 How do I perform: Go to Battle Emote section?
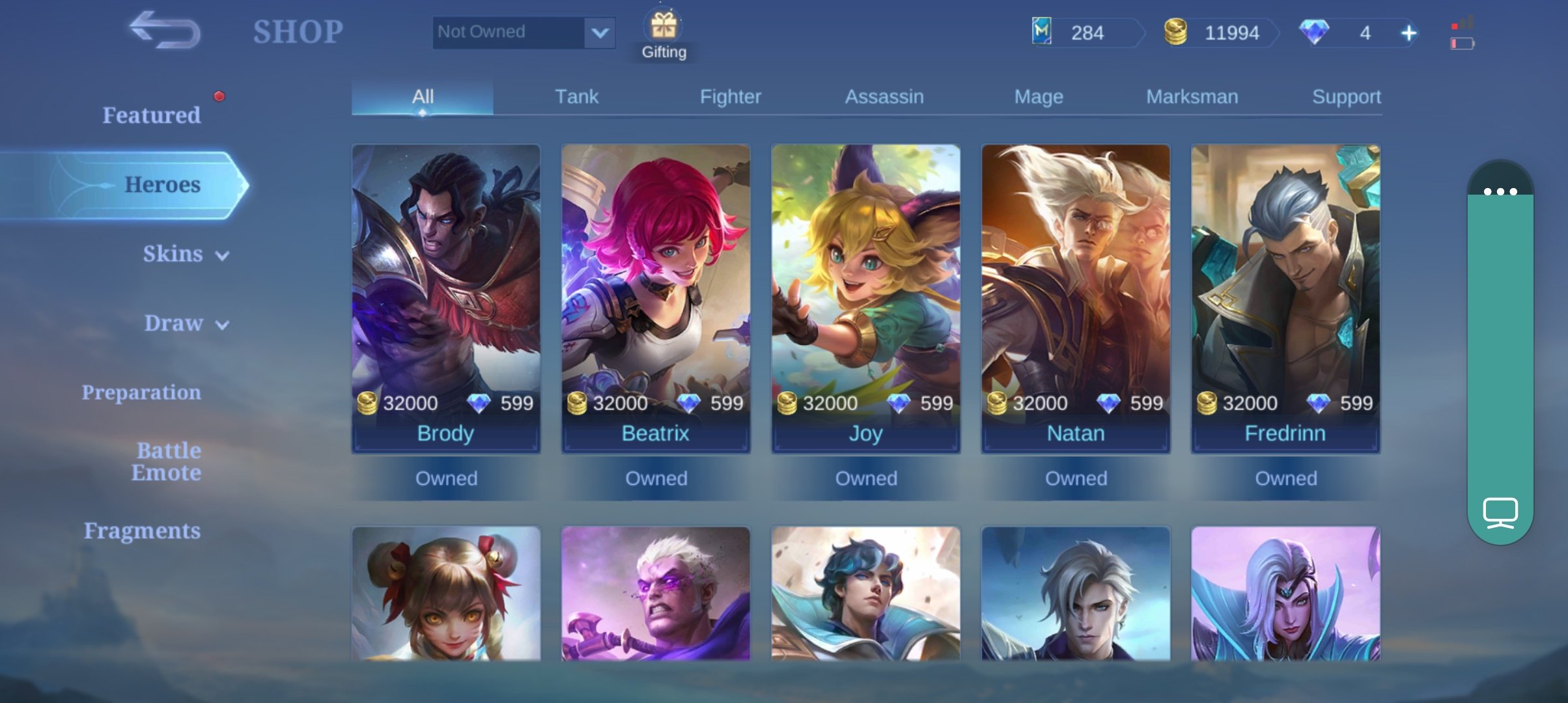pyautogui.click(x=167, y=462)
